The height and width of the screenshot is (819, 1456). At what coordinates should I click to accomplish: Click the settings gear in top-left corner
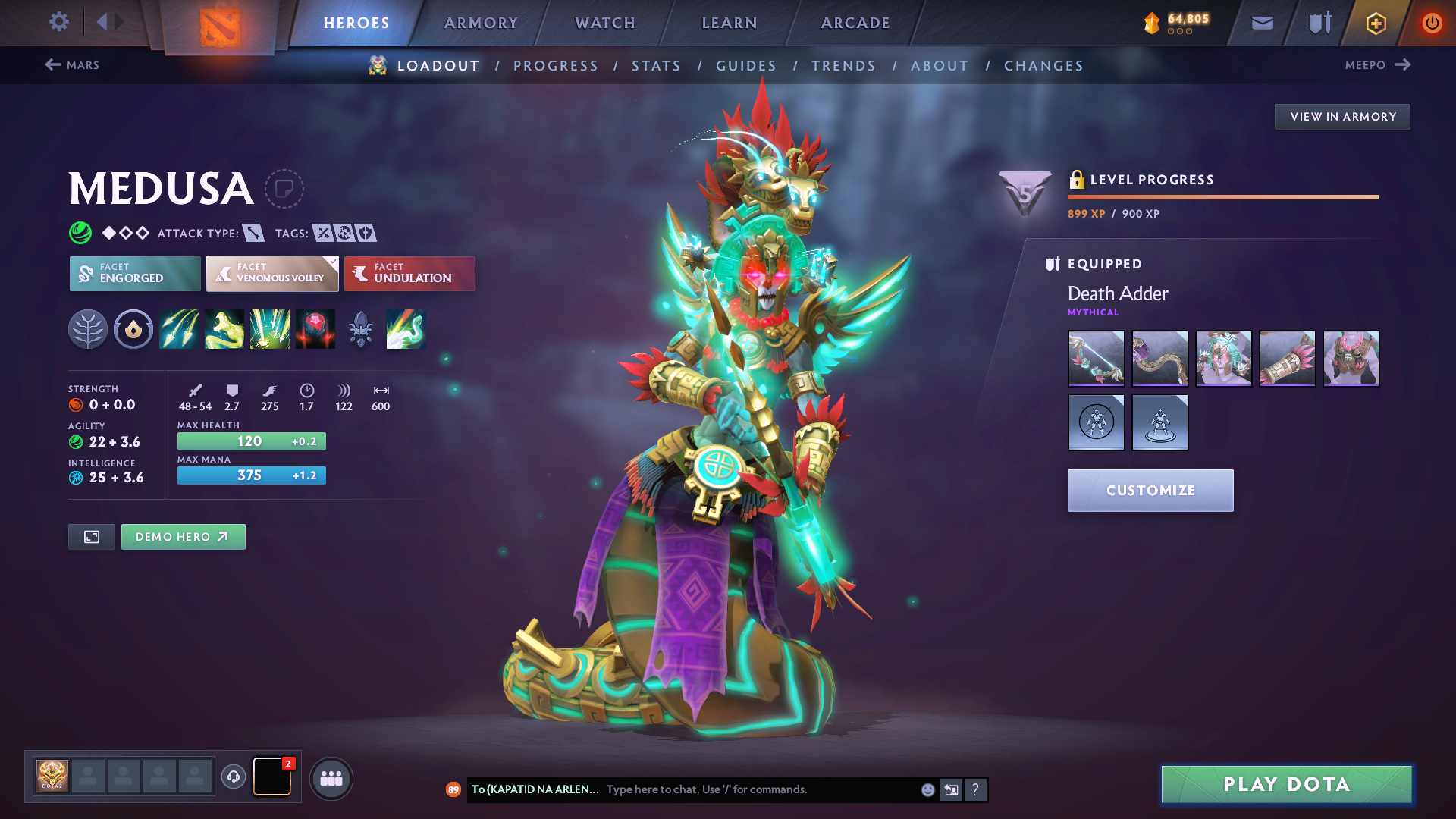[58, 22]
